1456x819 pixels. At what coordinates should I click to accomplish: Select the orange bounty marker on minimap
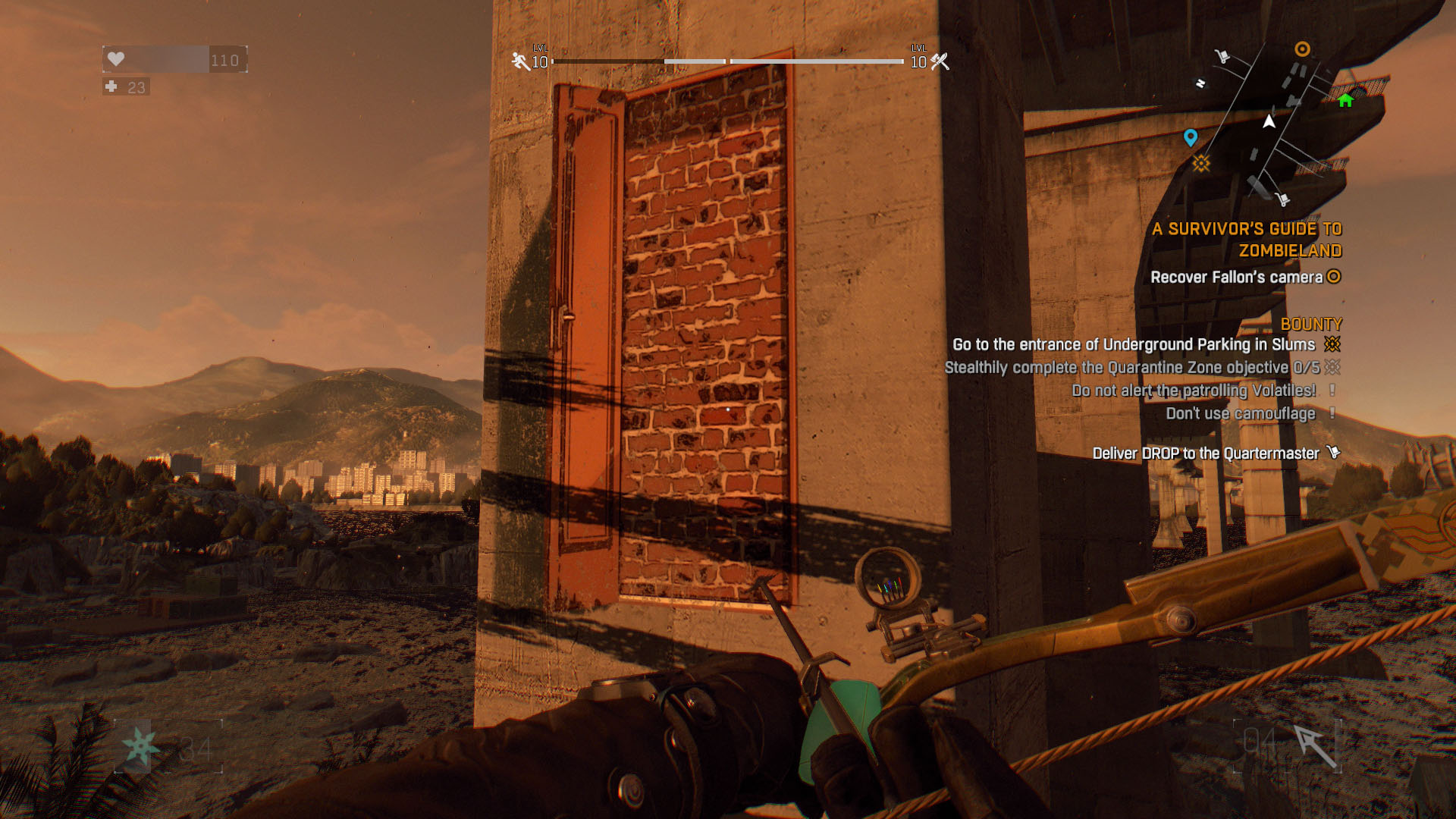[x=1201, y=163]
